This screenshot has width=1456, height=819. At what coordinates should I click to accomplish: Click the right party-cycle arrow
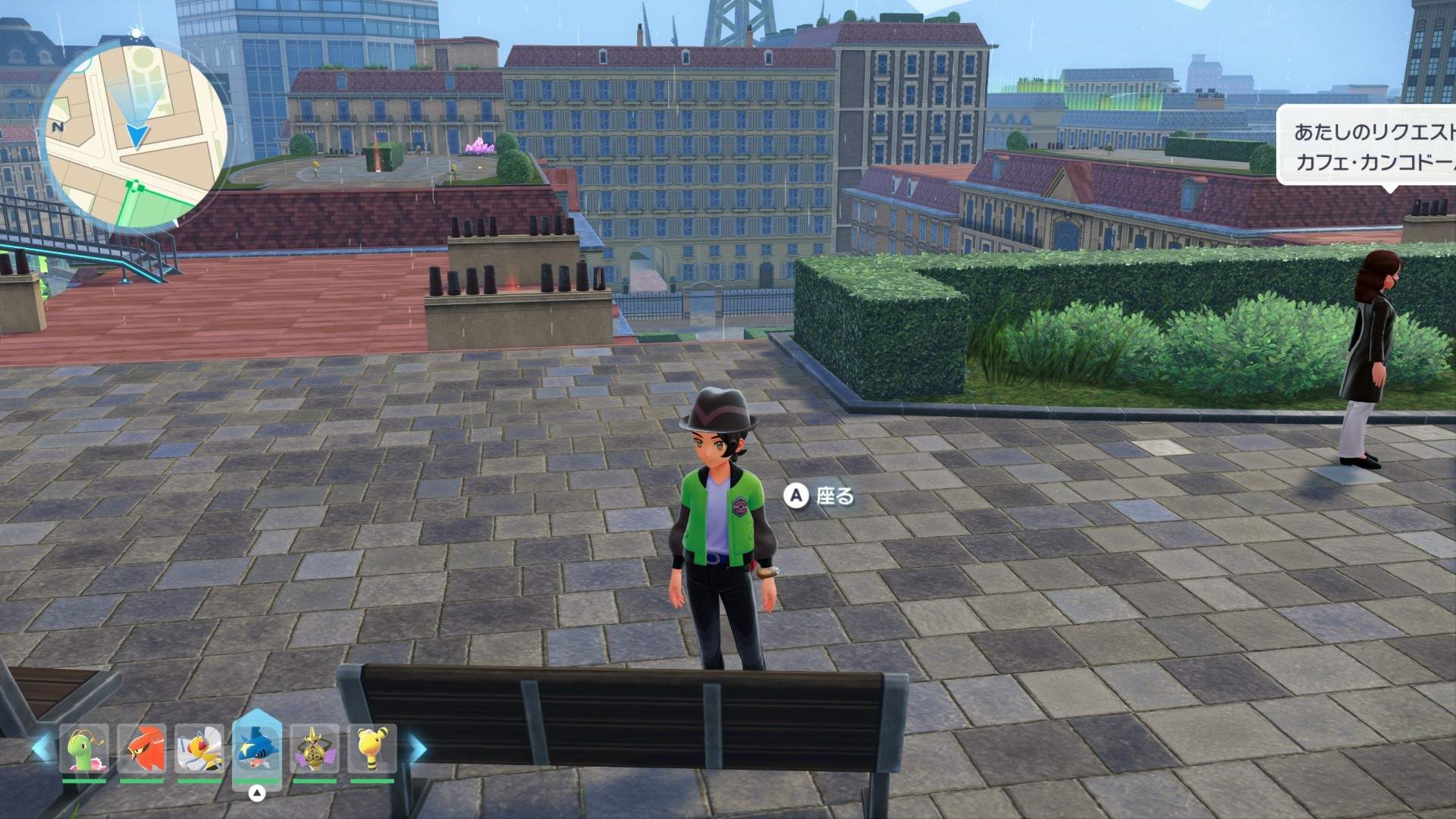417,748
